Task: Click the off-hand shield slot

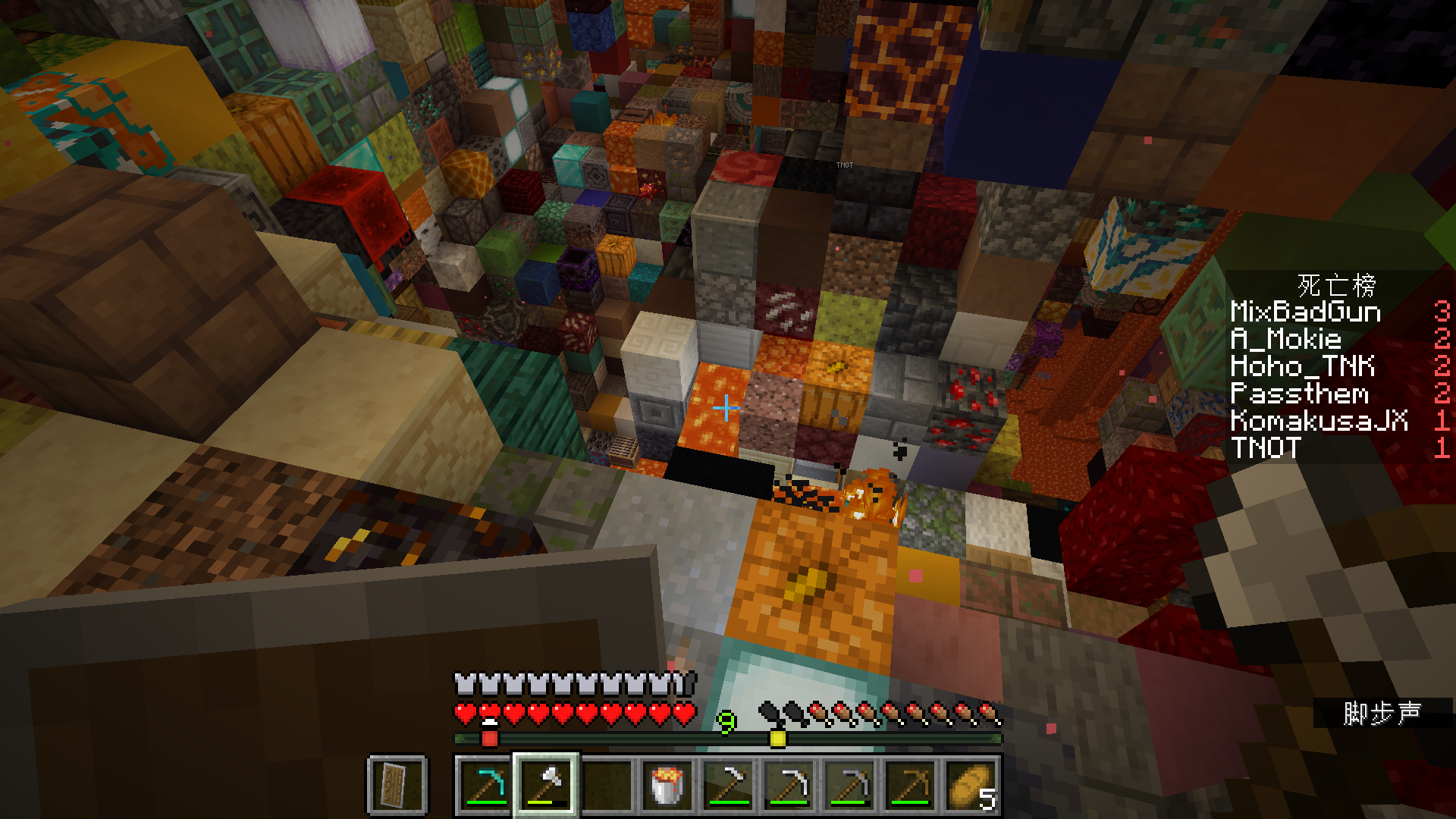Action: tap(397, 785)
